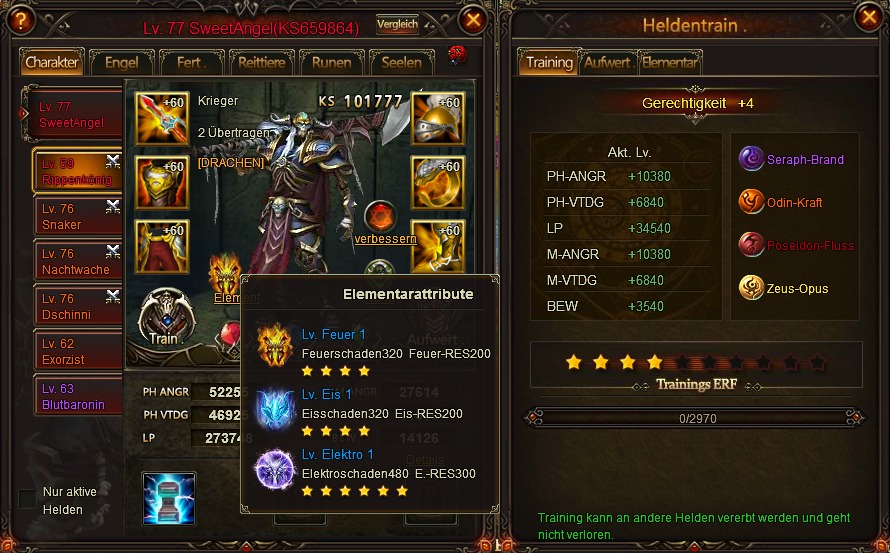Viewport: 890px width, 553px height.
Task: Toggle the Nur aktive Helden checkbox
Action: coord(28,498)
